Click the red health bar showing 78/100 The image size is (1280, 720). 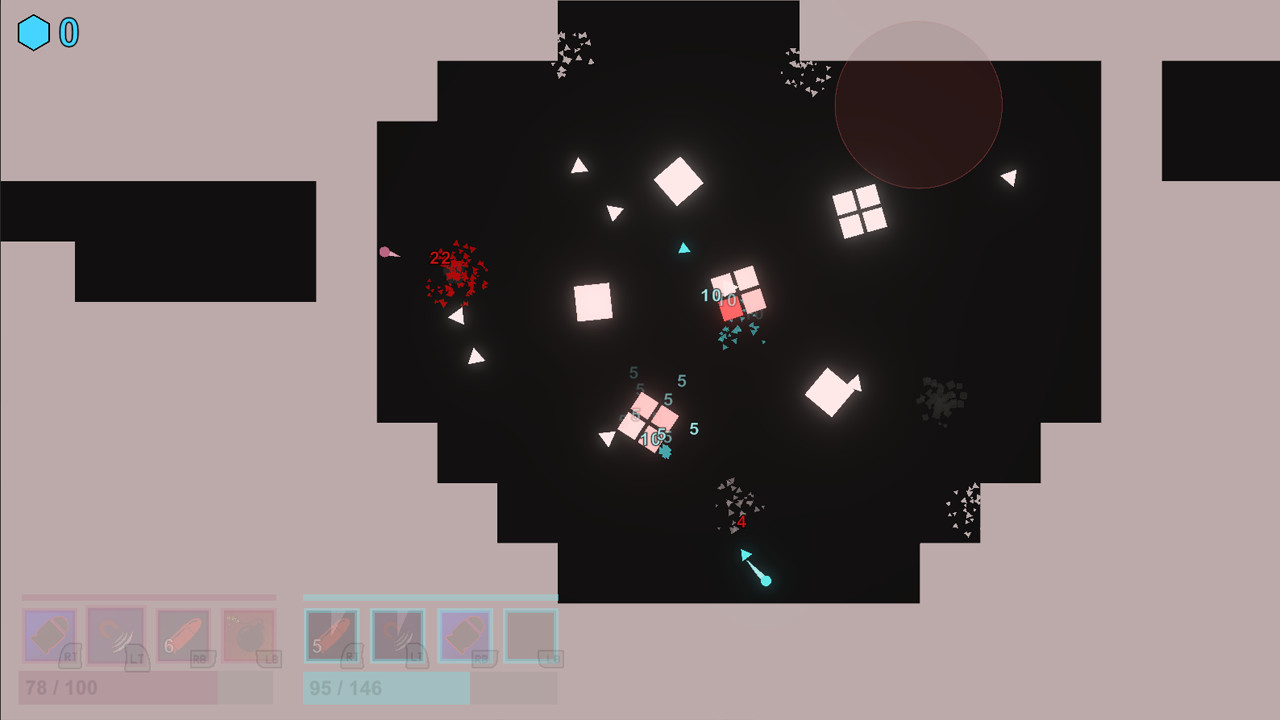(145, 688)
